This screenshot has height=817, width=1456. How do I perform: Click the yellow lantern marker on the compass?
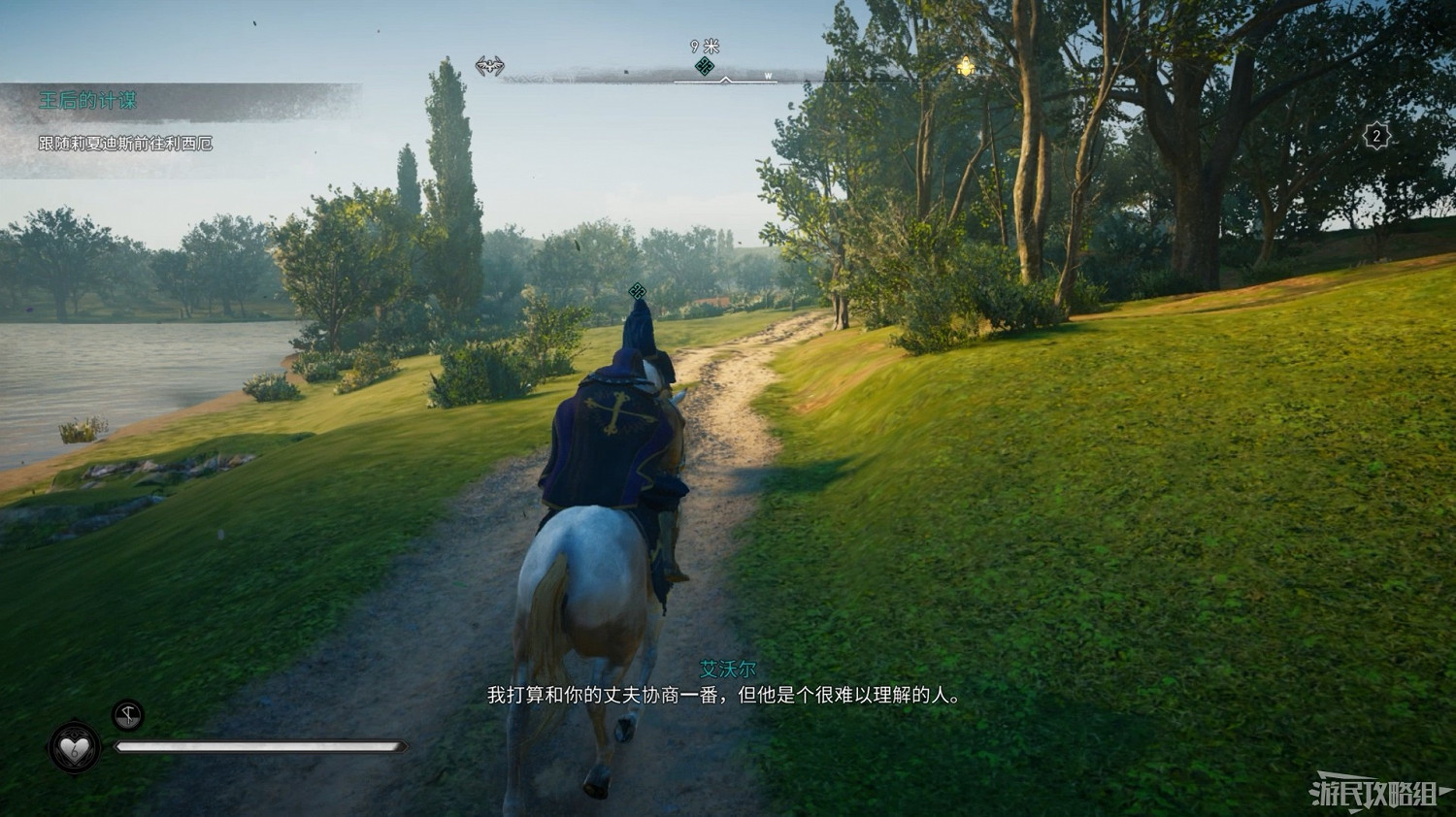(964, 66)
